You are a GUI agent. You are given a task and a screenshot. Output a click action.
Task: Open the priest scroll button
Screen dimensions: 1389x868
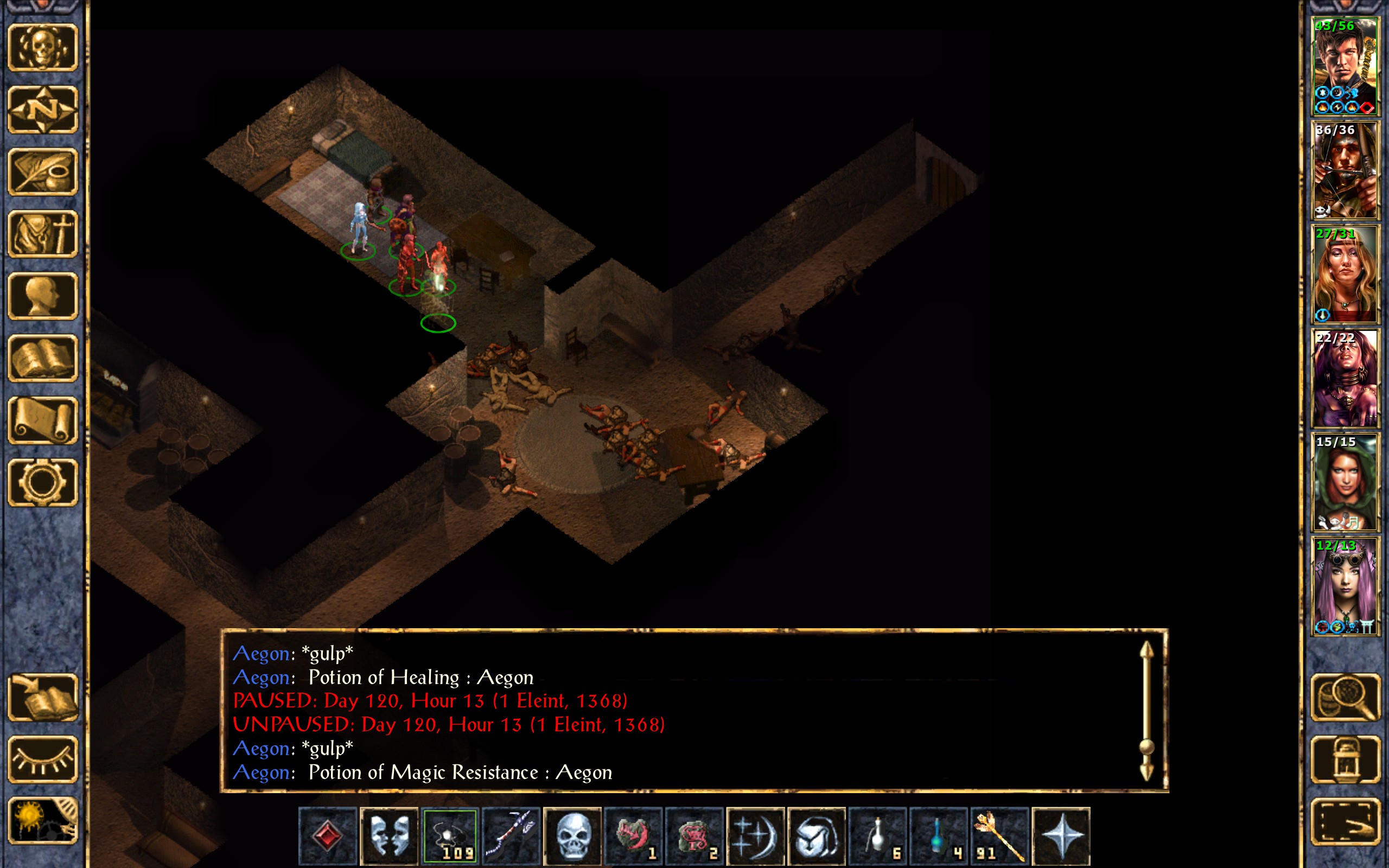(43, 420)
